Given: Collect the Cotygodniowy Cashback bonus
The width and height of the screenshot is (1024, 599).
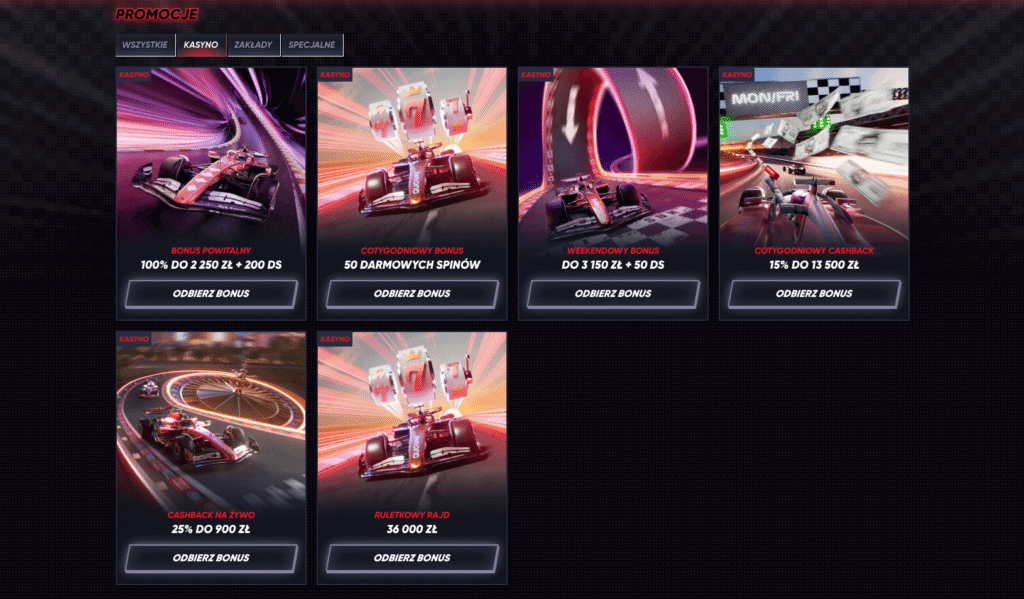Looking at the screenshot, I should coord(814,294).
